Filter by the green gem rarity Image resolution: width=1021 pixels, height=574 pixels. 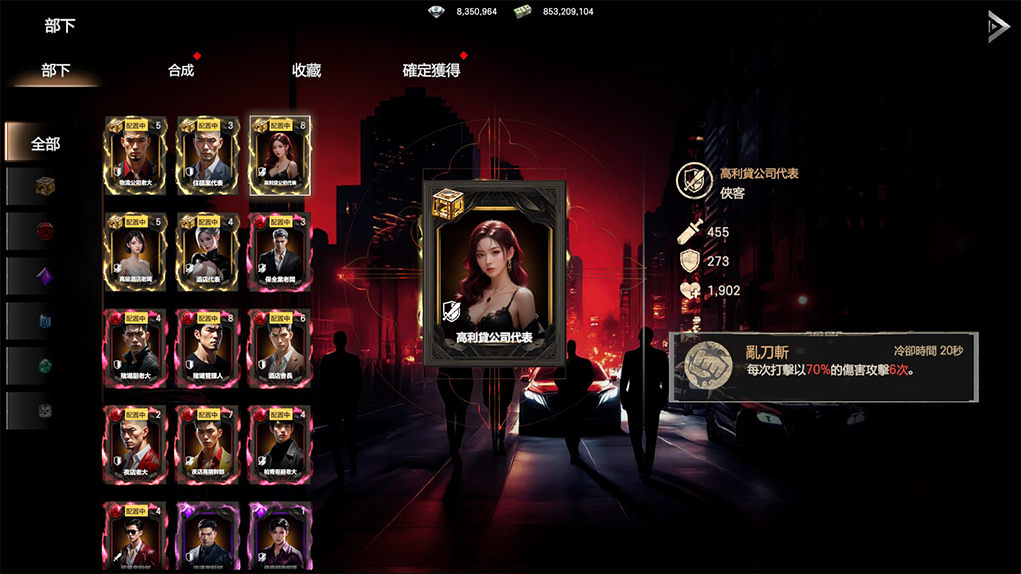click(45, 366)
